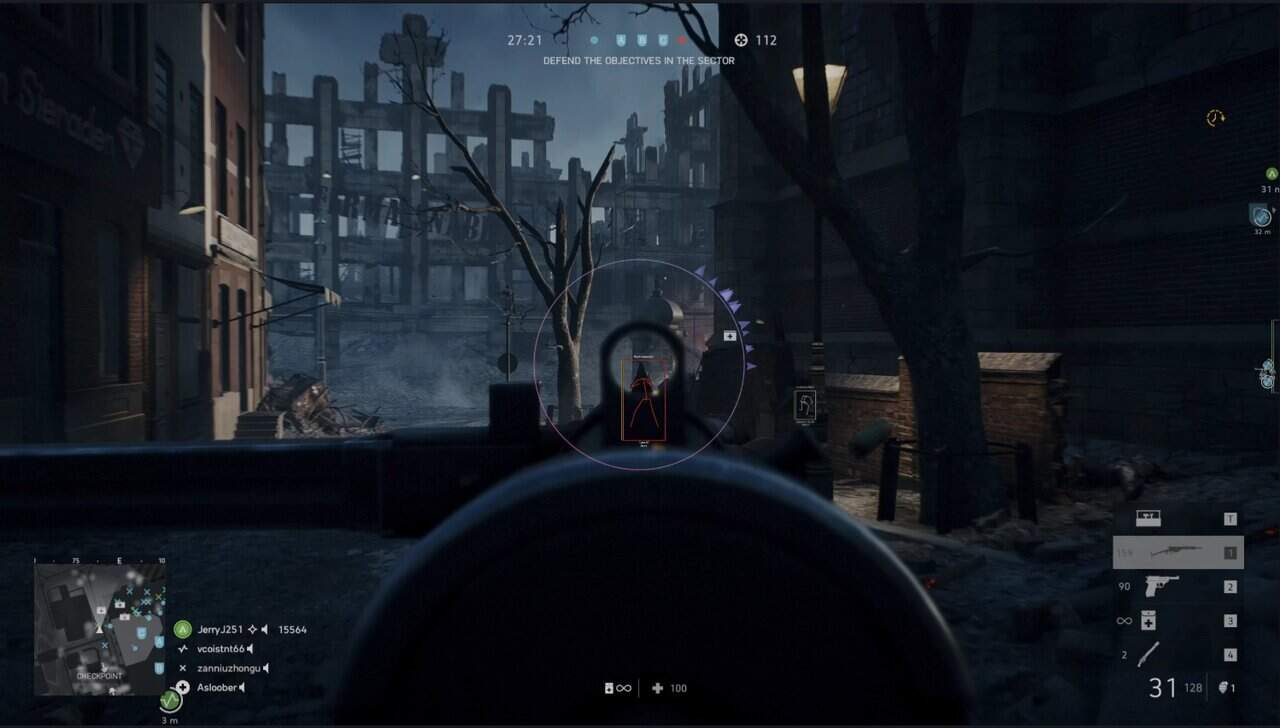Screen dimensions: 1280x728
Task: Choose squadmate zanniuzhongu in the squad list
Action: (x=228, y=668)
